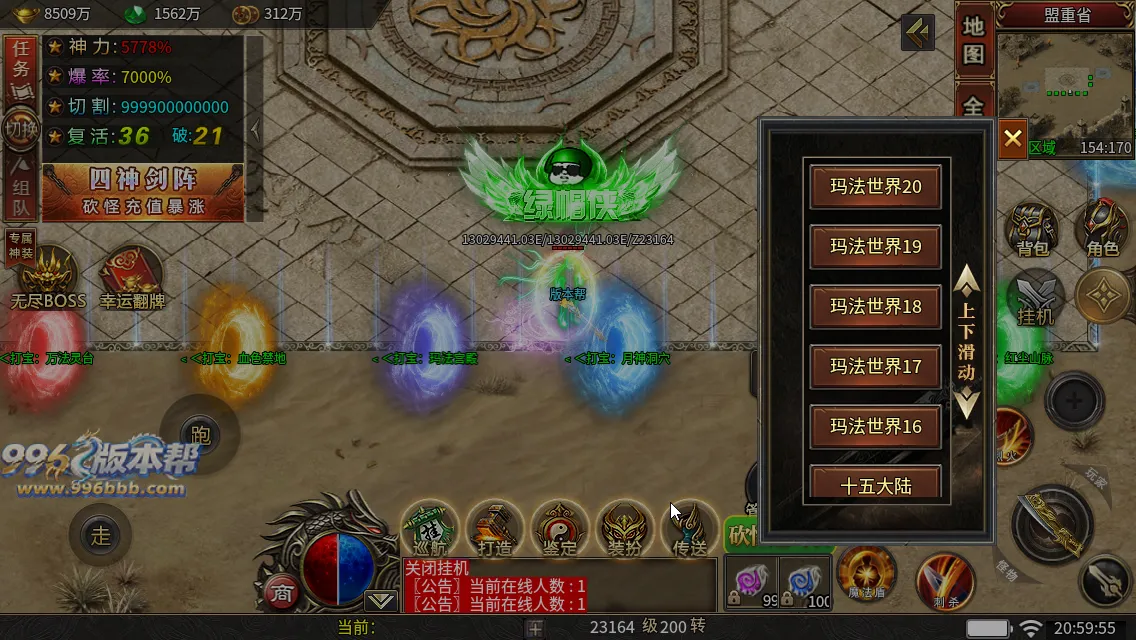1136x640 pixels.
Task: Open the 打造 forging menu
Action: click(x=495, y=528)
